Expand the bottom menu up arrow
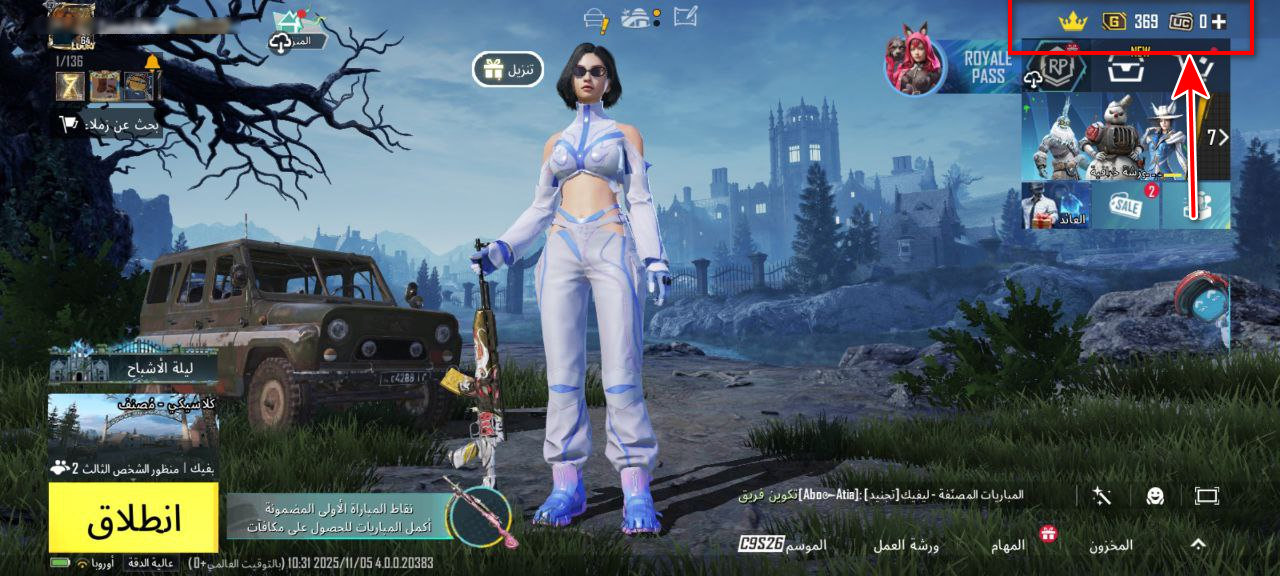Screen dimensions: 1280x576 (1198, 544)
